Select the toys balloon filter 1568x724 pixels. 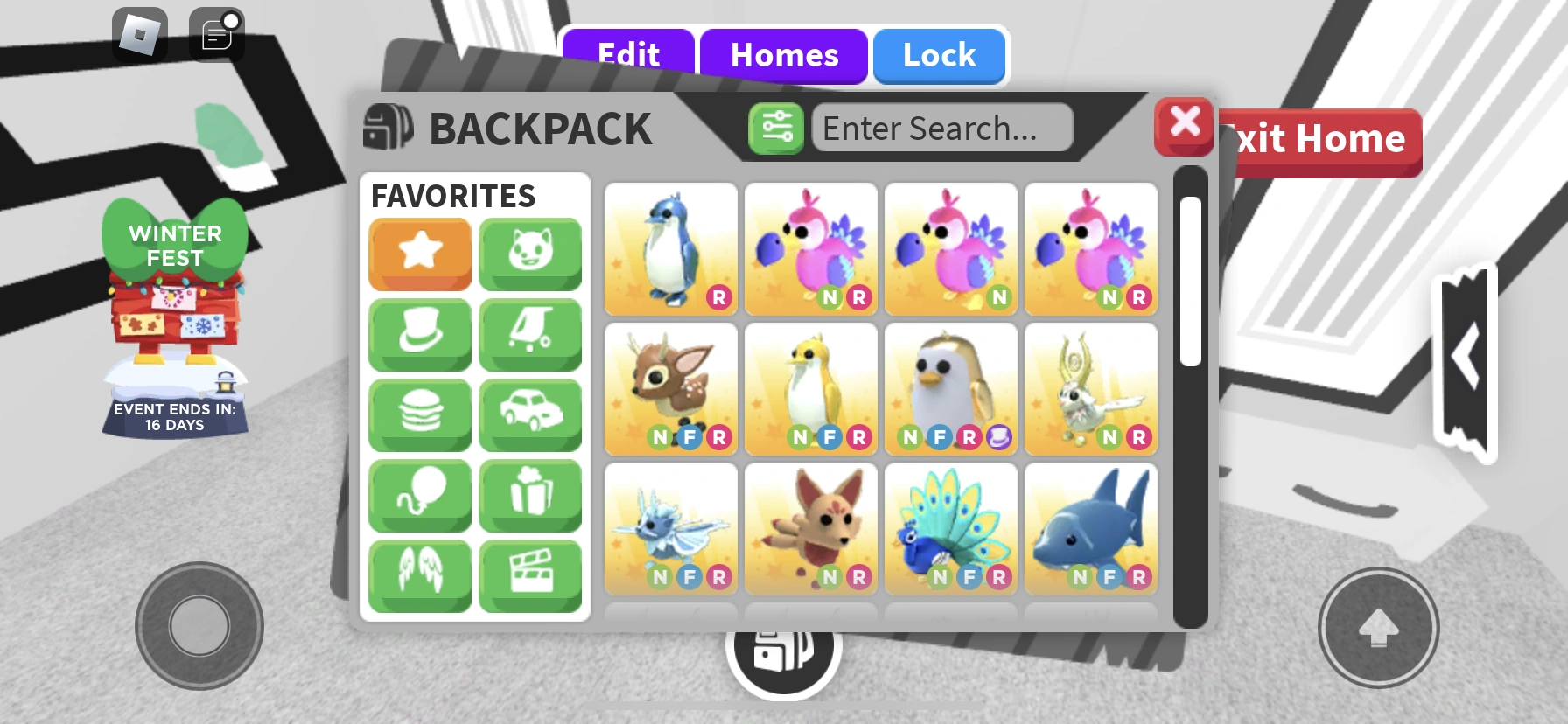[419, 495]
